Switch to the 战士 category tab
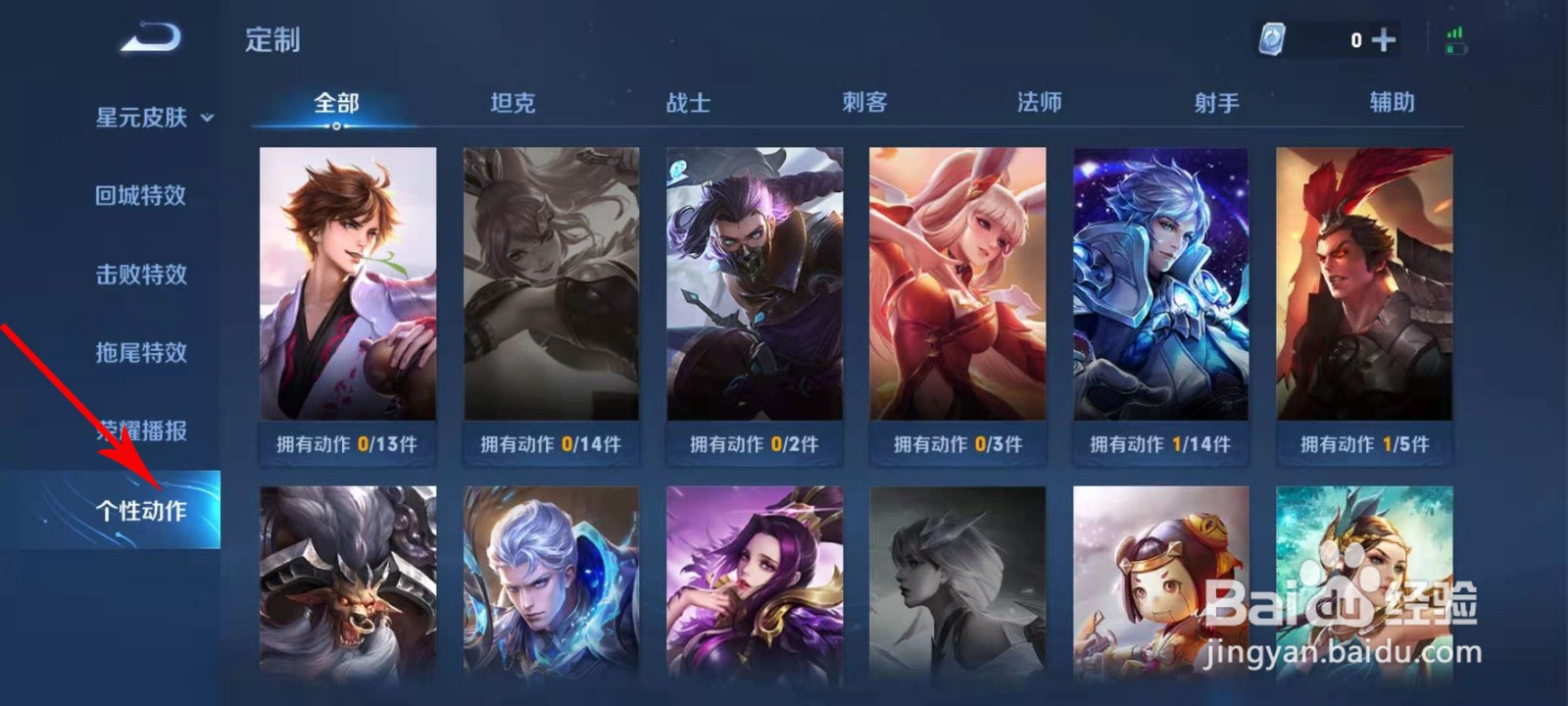The image size is (1568, 706). pyautogui.click(x=689, y=101)
